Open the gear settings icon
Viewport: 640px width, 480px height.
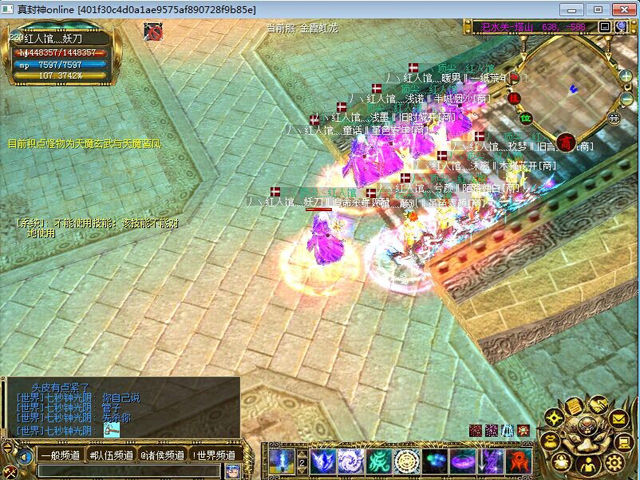tap(616, 463)
